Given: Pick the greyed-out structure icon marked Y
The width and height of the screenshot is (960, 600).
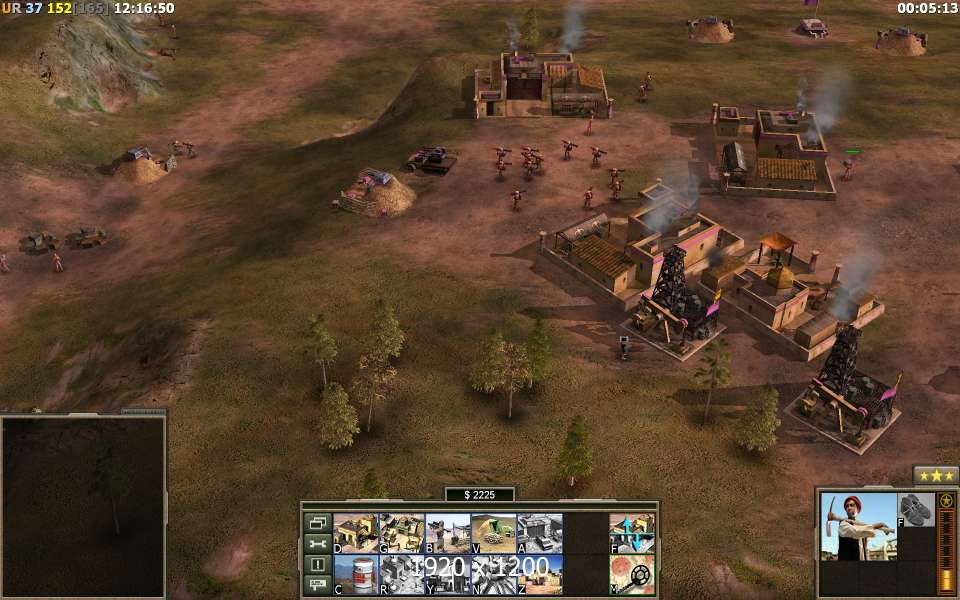Looking at the screenshot, I should (x=447, y=574).
